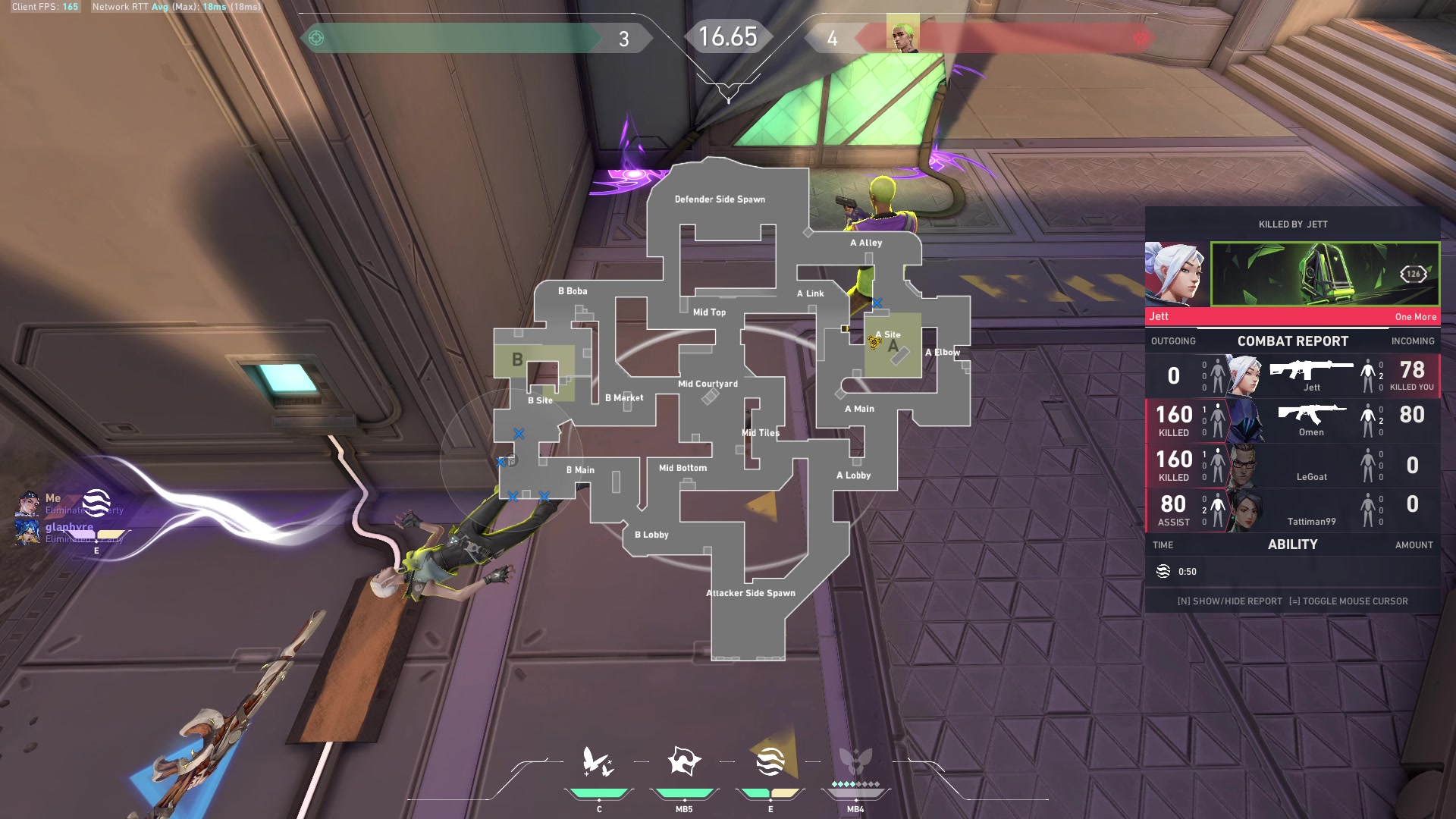1456x819 pixels.
Task: Select Defender Side Spawn on the map
Action: pos(720,199)
